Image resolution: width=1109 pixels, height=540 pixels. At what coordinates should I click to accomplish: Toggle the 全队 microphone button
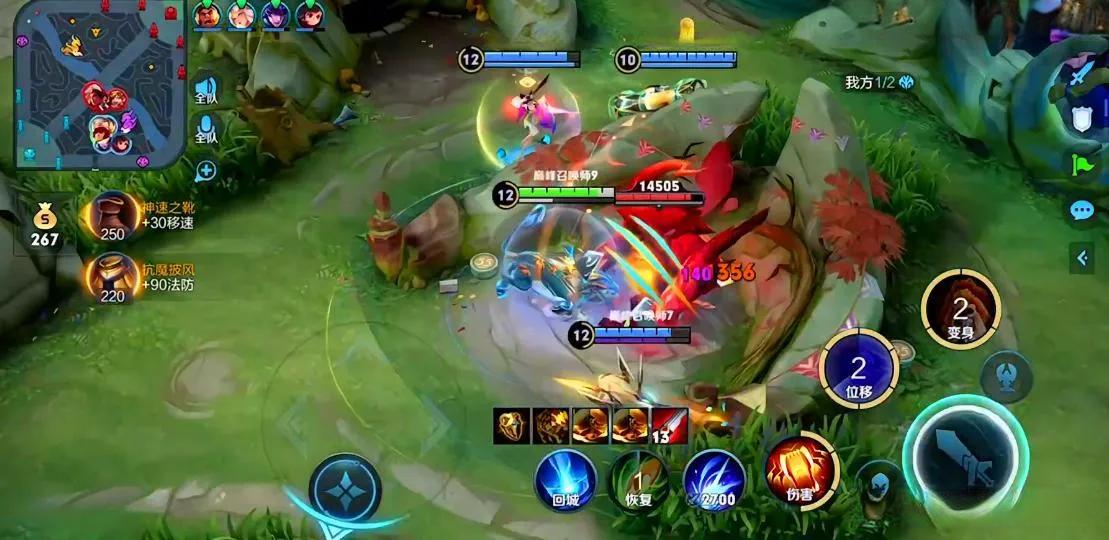click(x=206, y=130)
